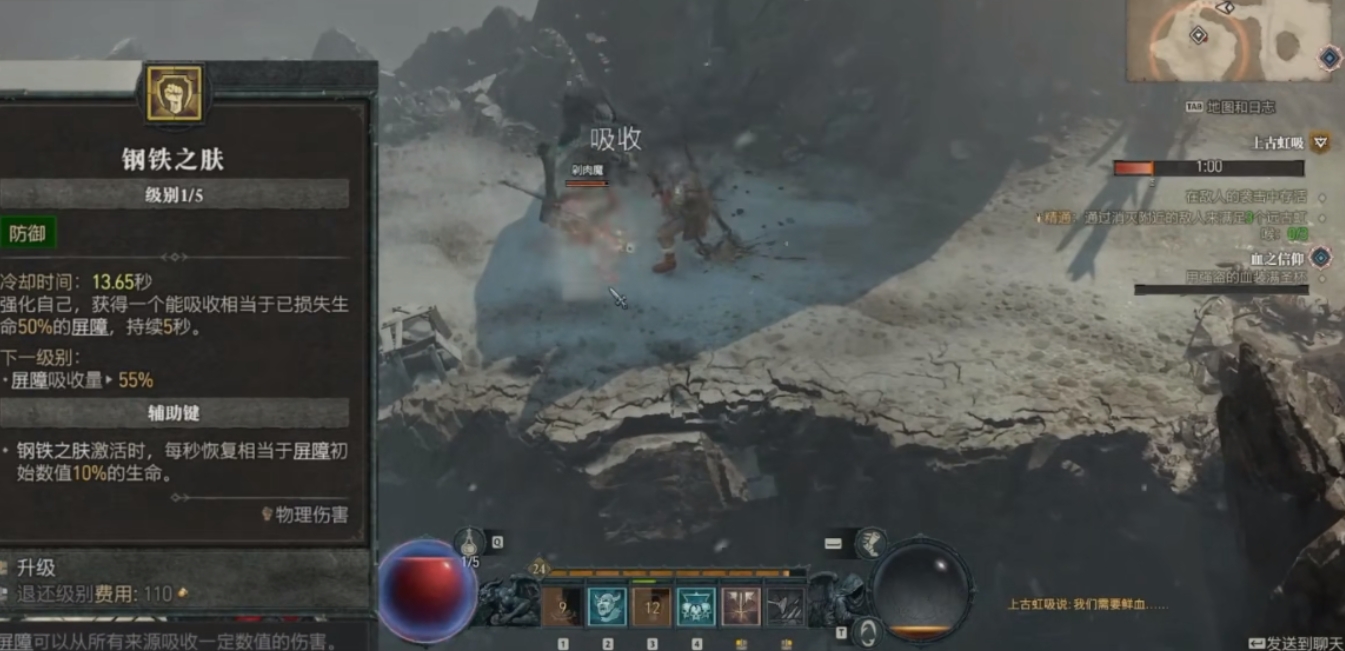The width and height of the screenshot is (1345, 651).
Task: Use the healing potion flask icon
Action: click(x=470, y=543)
